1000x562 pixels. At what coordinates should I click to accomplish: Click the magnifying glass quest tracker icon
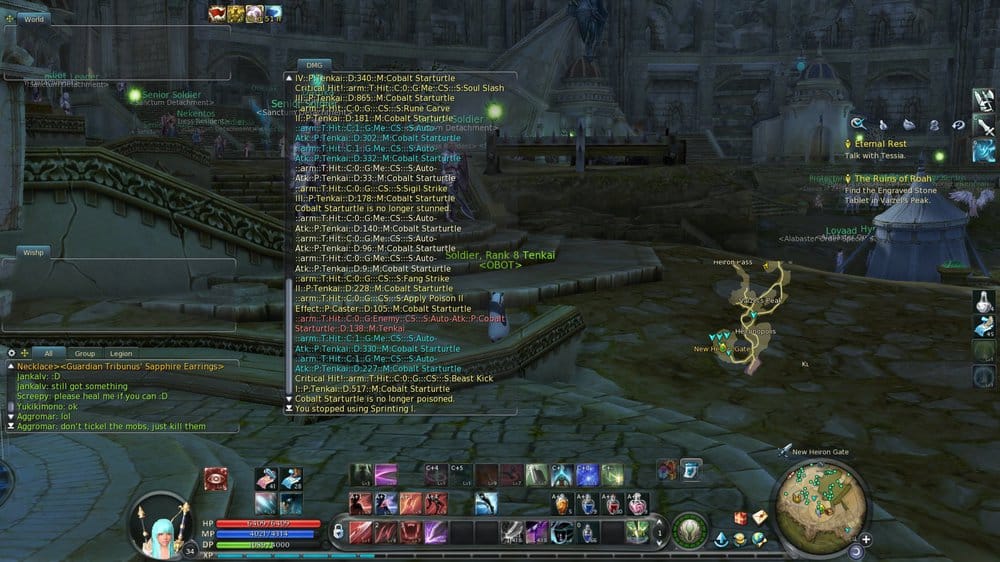[x=857, y=124]
